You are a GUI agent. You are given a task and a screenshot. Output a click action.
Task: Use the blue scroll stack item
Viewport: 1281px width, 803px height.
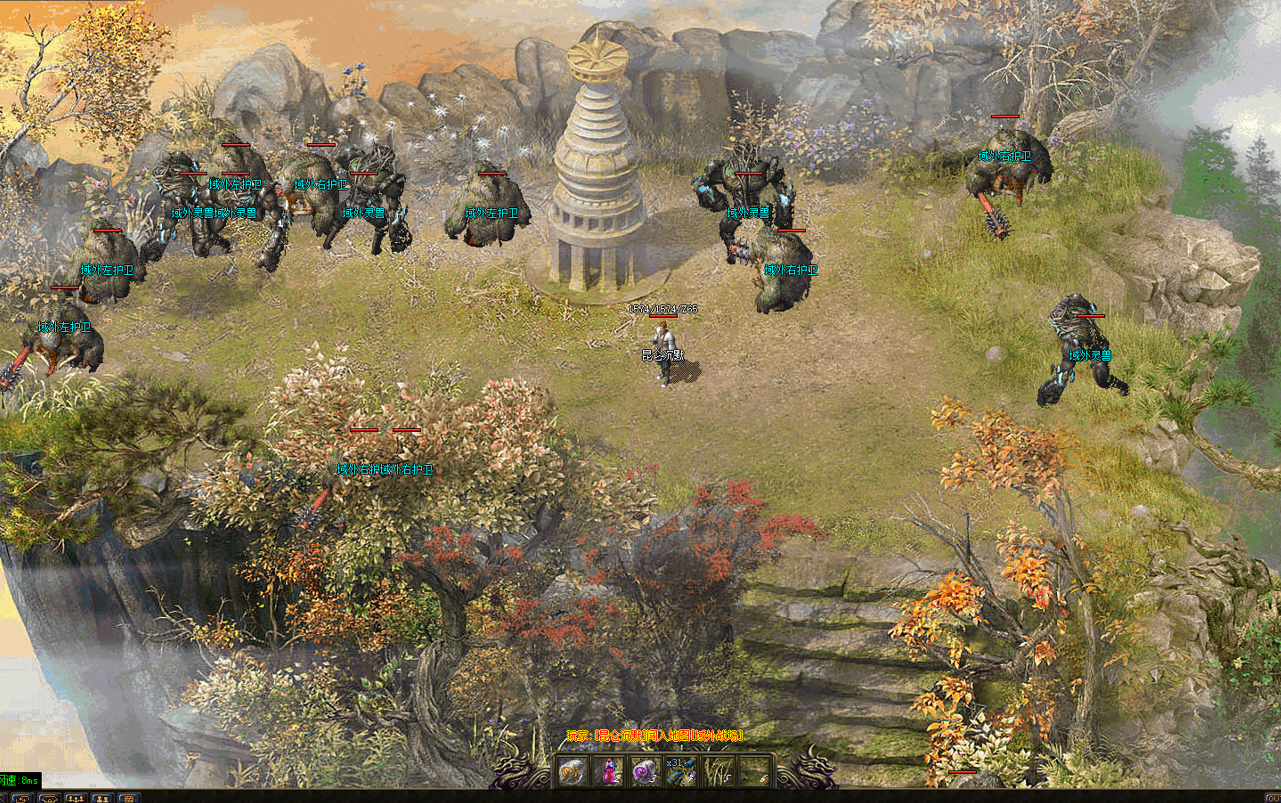coord(682,771)
